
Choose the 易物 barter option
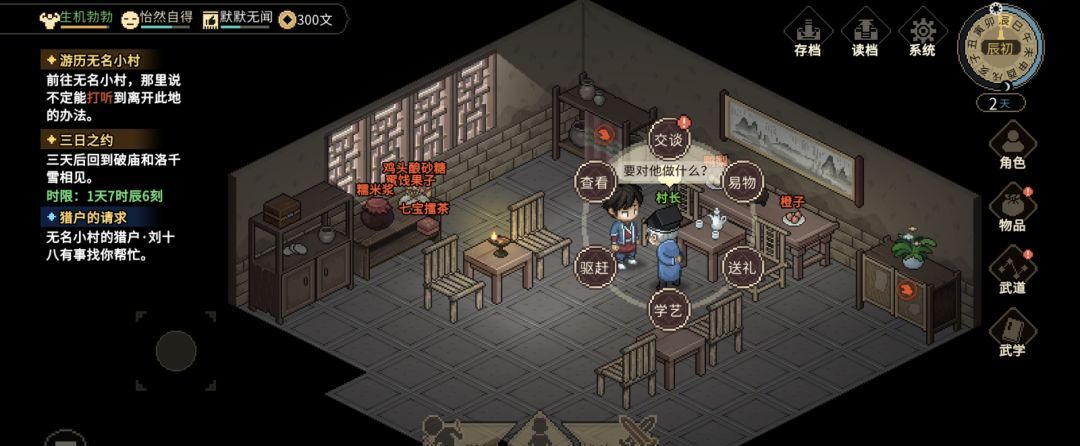click(742, 182)
